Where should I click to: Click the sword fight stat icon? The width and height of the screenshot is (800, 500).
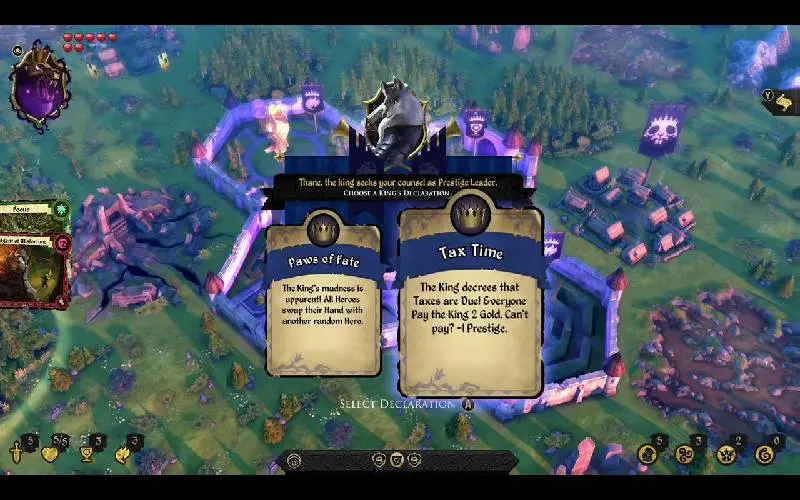point(17,453)
